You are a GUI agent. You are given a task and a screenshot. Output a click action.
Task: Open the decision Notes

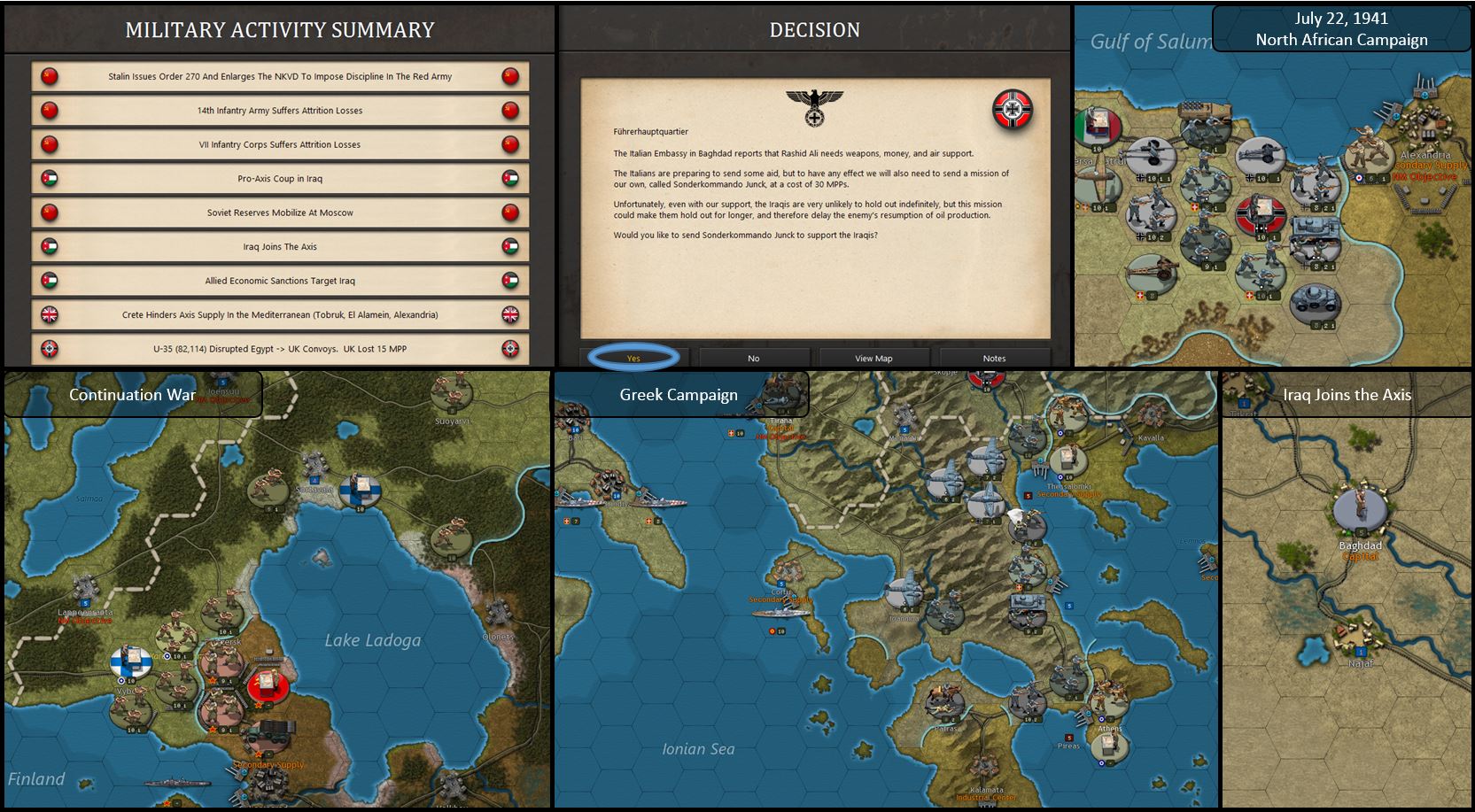tap(994, 358)
